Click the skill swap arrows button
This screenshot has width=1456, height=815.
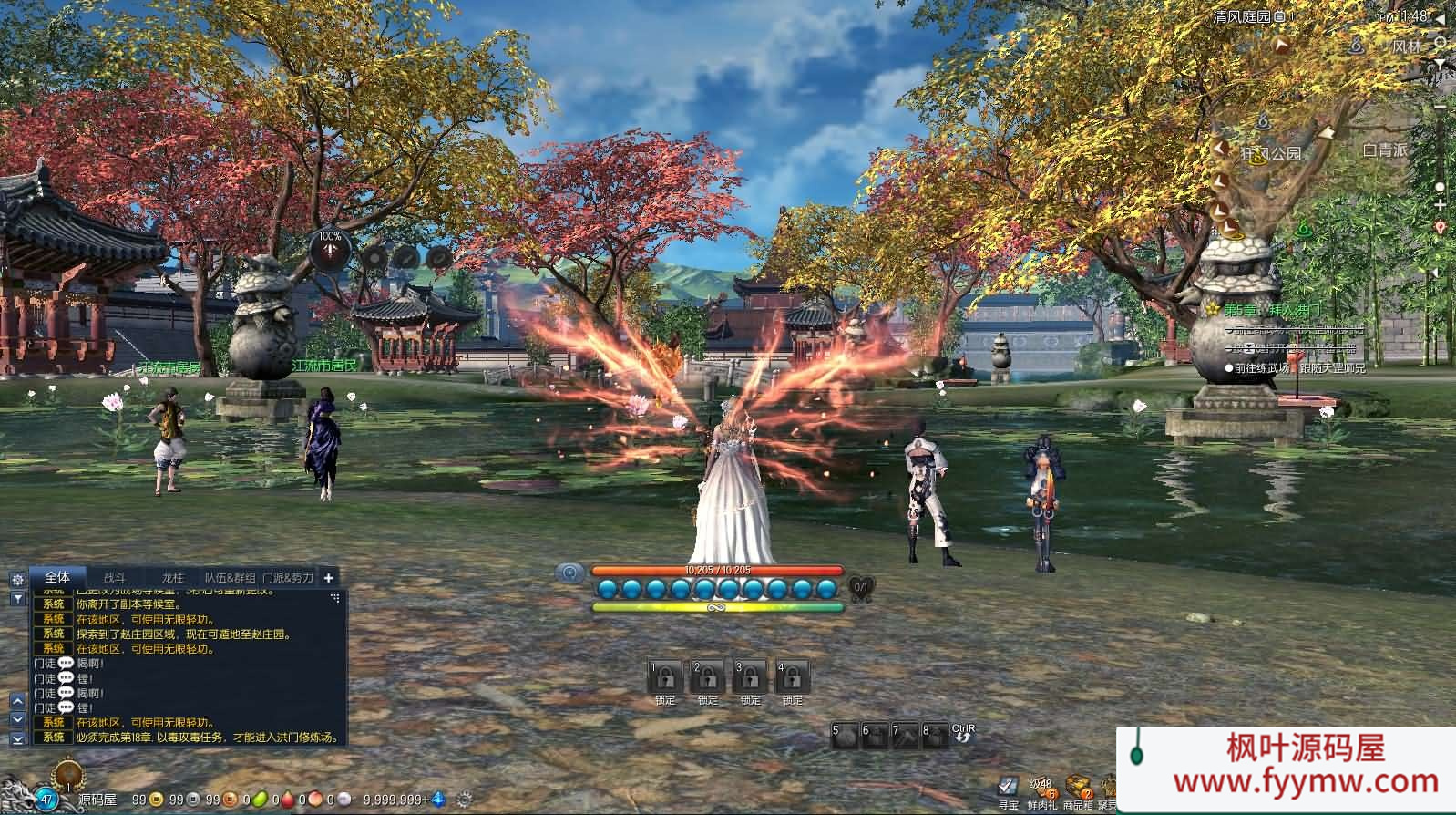point(963,736)
